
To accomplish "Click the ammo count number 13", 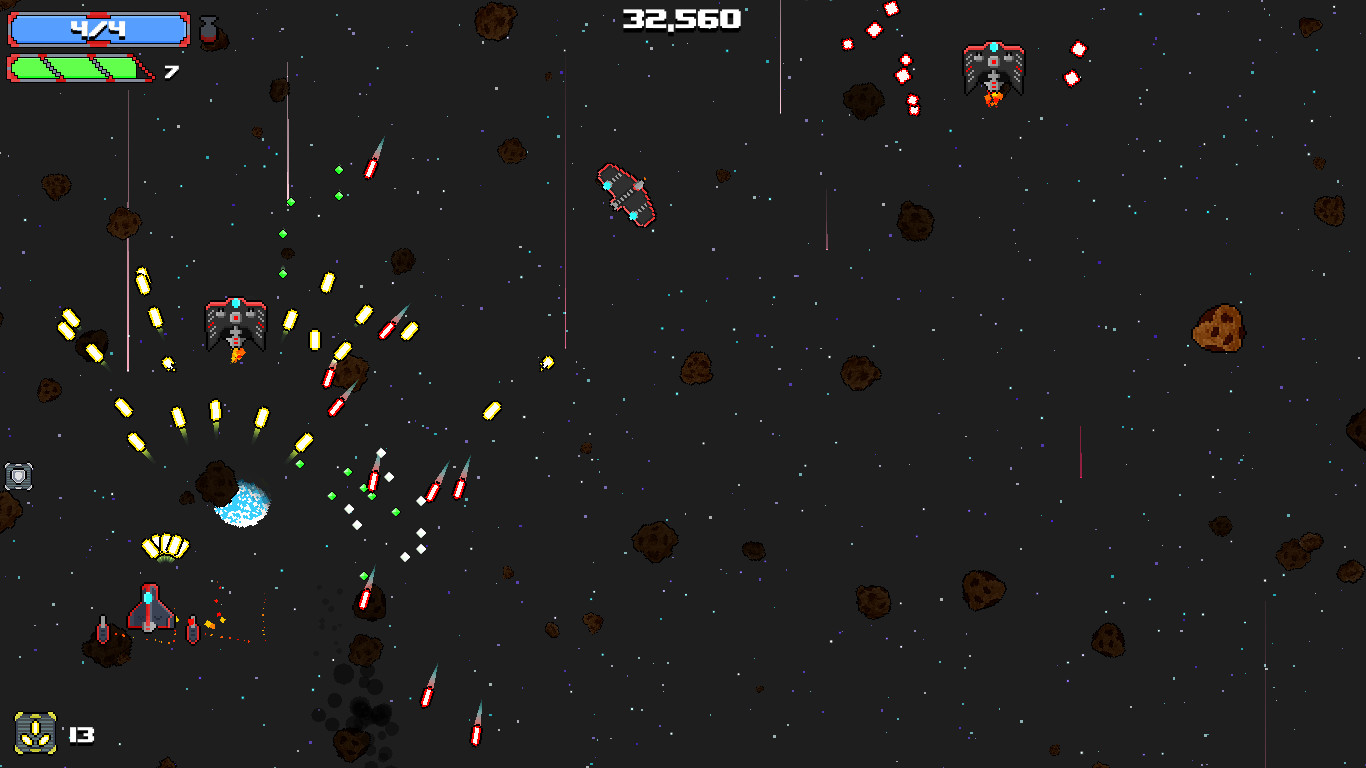I will pyautogui.click(x=82, y=737).
